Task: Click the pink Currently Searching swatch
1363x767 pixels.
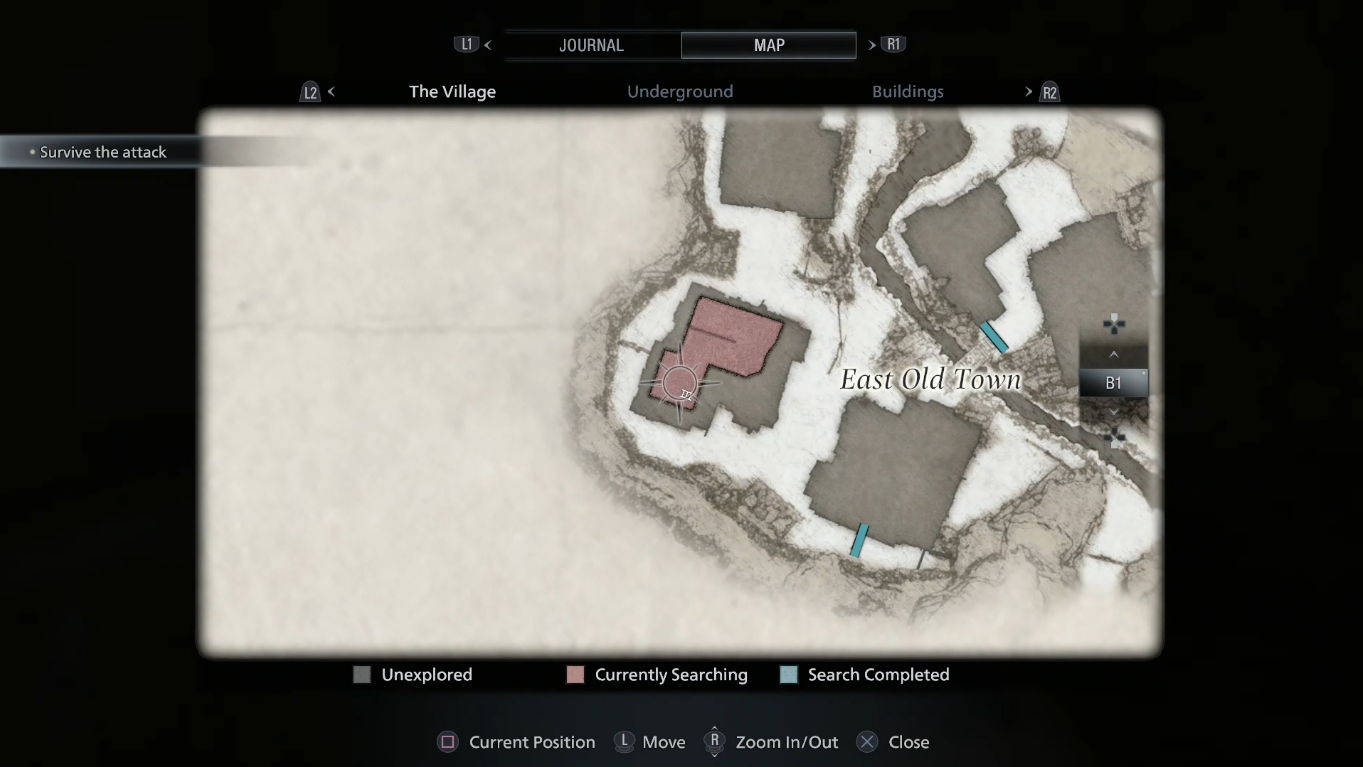Action: (573, 674)
